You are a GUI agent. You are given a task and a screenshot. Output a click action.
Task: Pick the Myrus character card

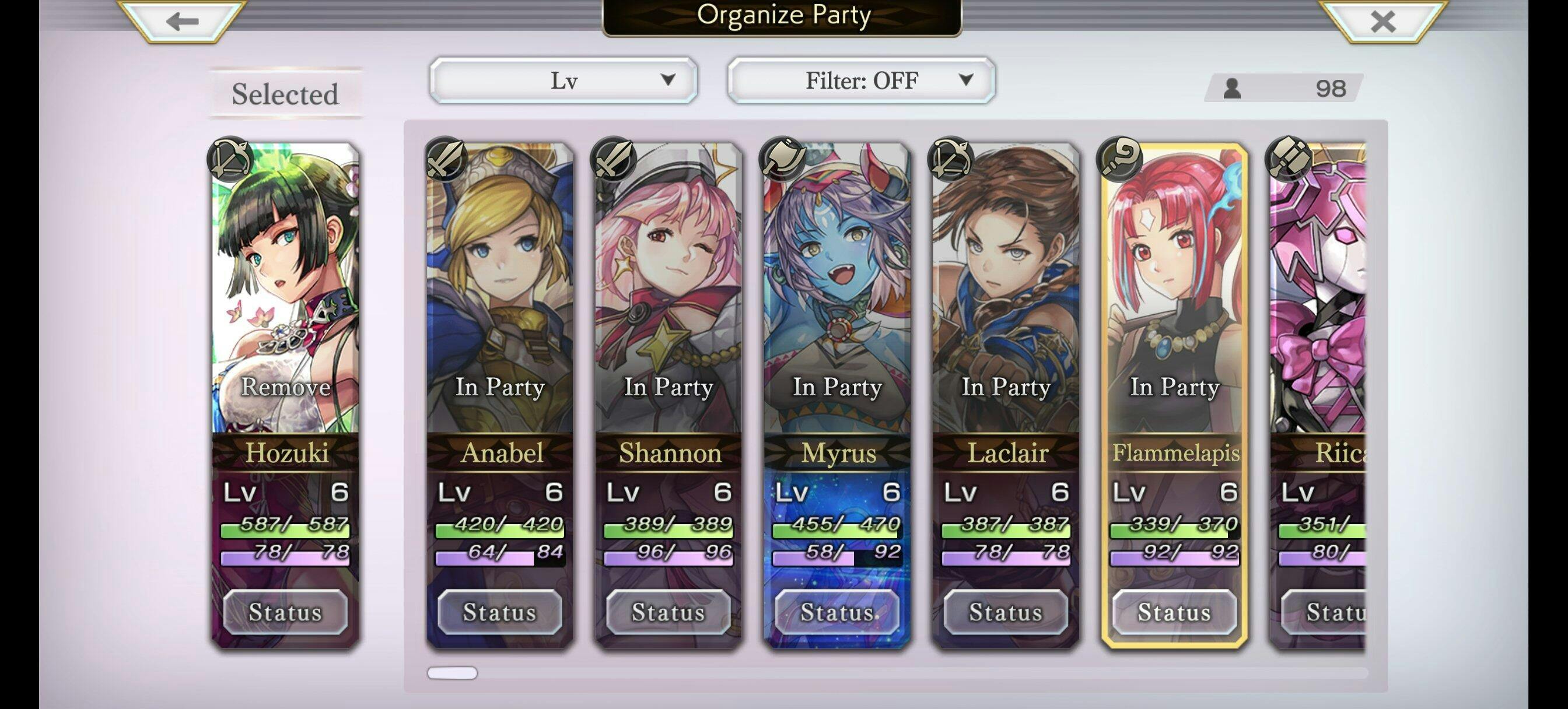(837, 304)
